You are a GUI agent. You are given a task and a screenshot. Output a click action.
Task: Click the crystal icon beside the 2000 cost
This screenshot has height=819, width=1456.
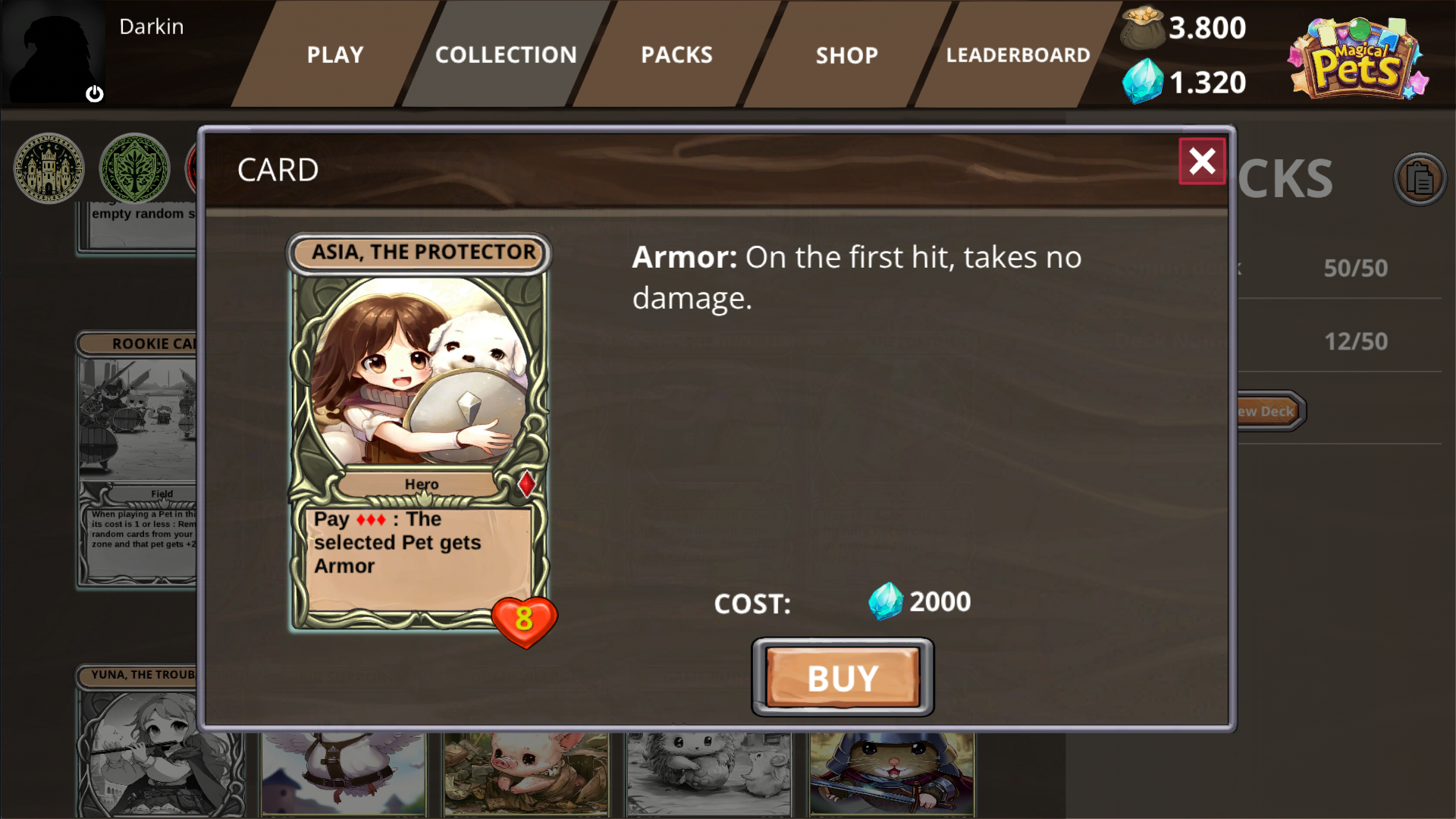(886, 602)
